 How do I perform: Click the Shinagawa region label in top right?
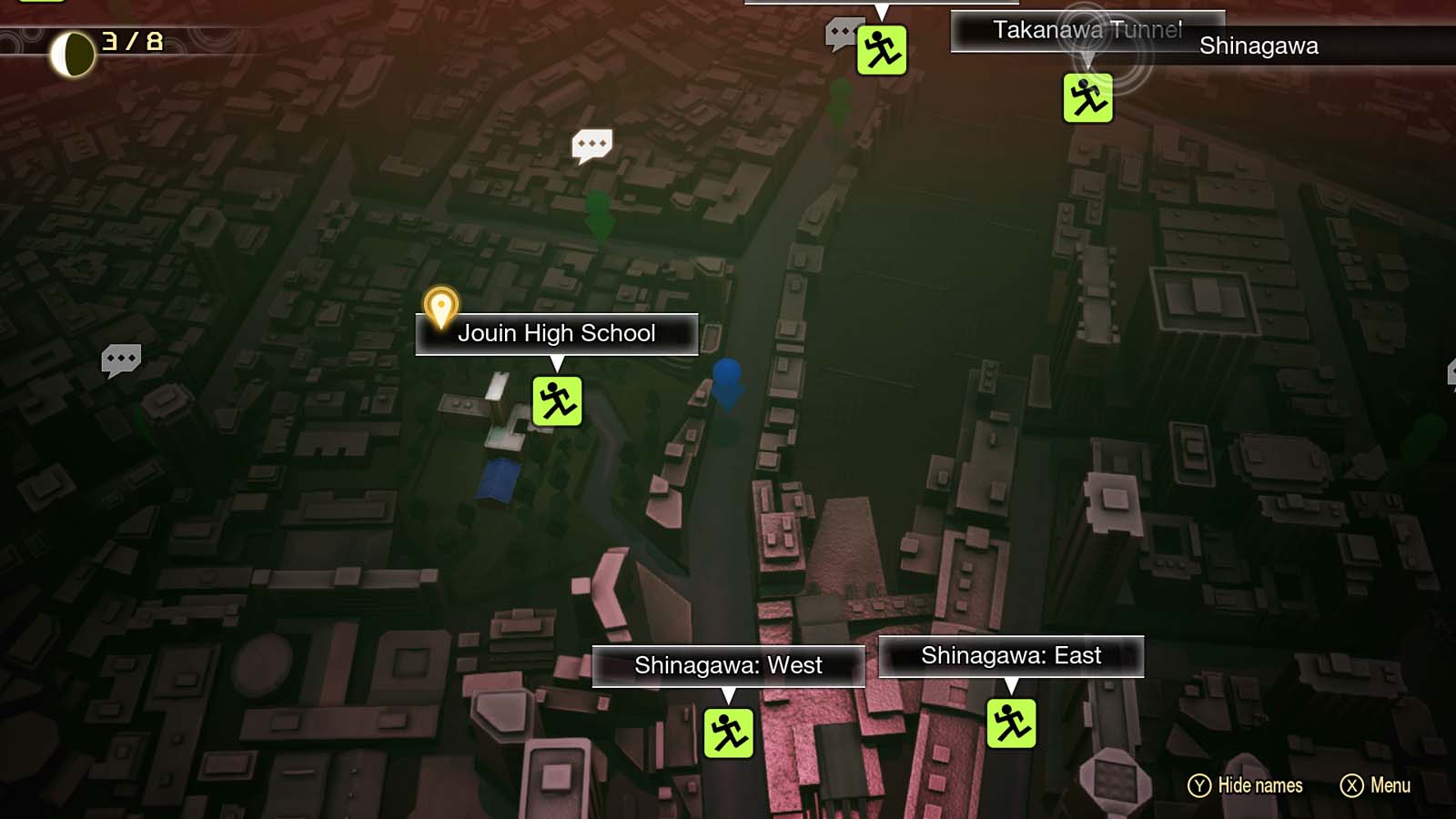[x=1258, y=45]
